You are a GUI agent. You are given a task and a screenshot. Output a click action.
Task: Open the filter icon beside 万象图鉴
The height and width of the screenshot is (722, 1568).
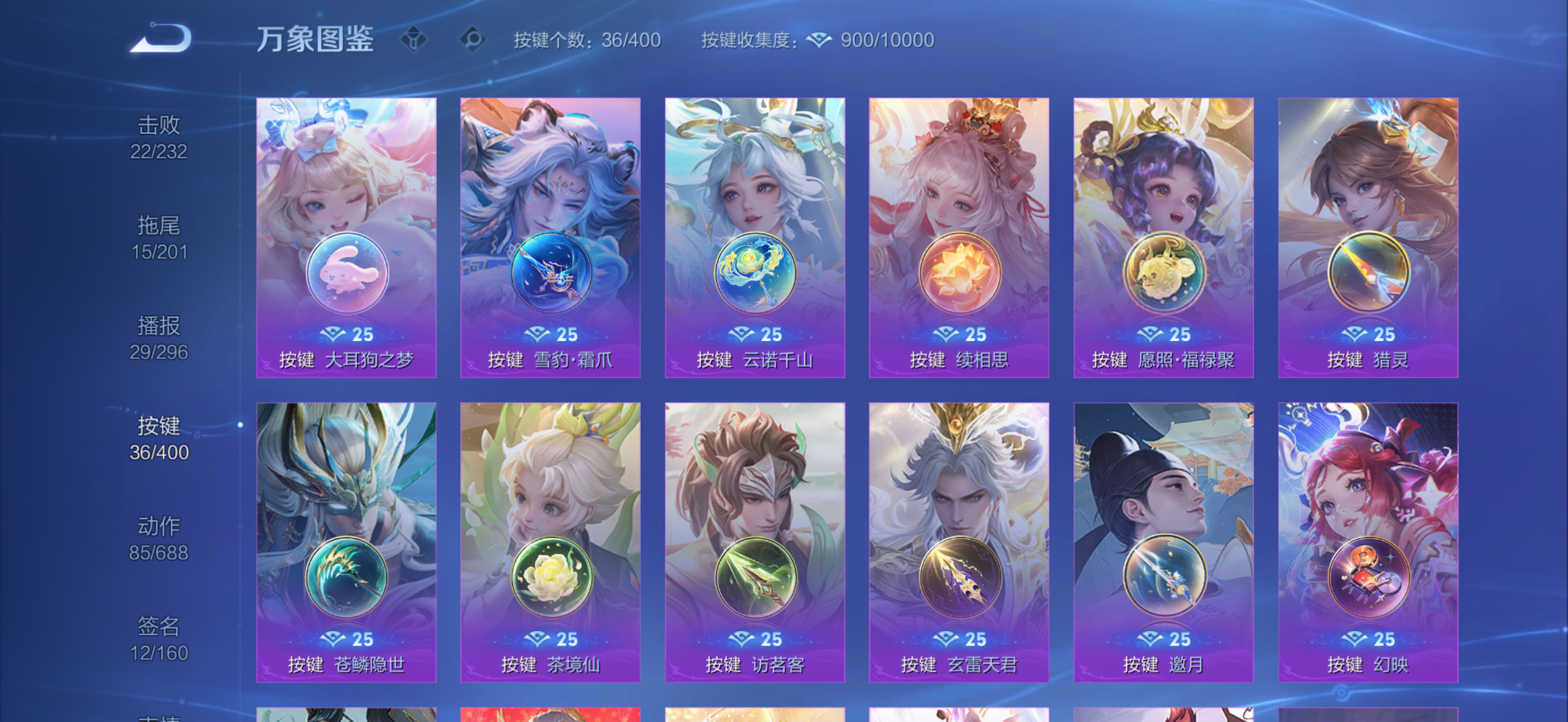pyautogui.click(x=414, y=39)
